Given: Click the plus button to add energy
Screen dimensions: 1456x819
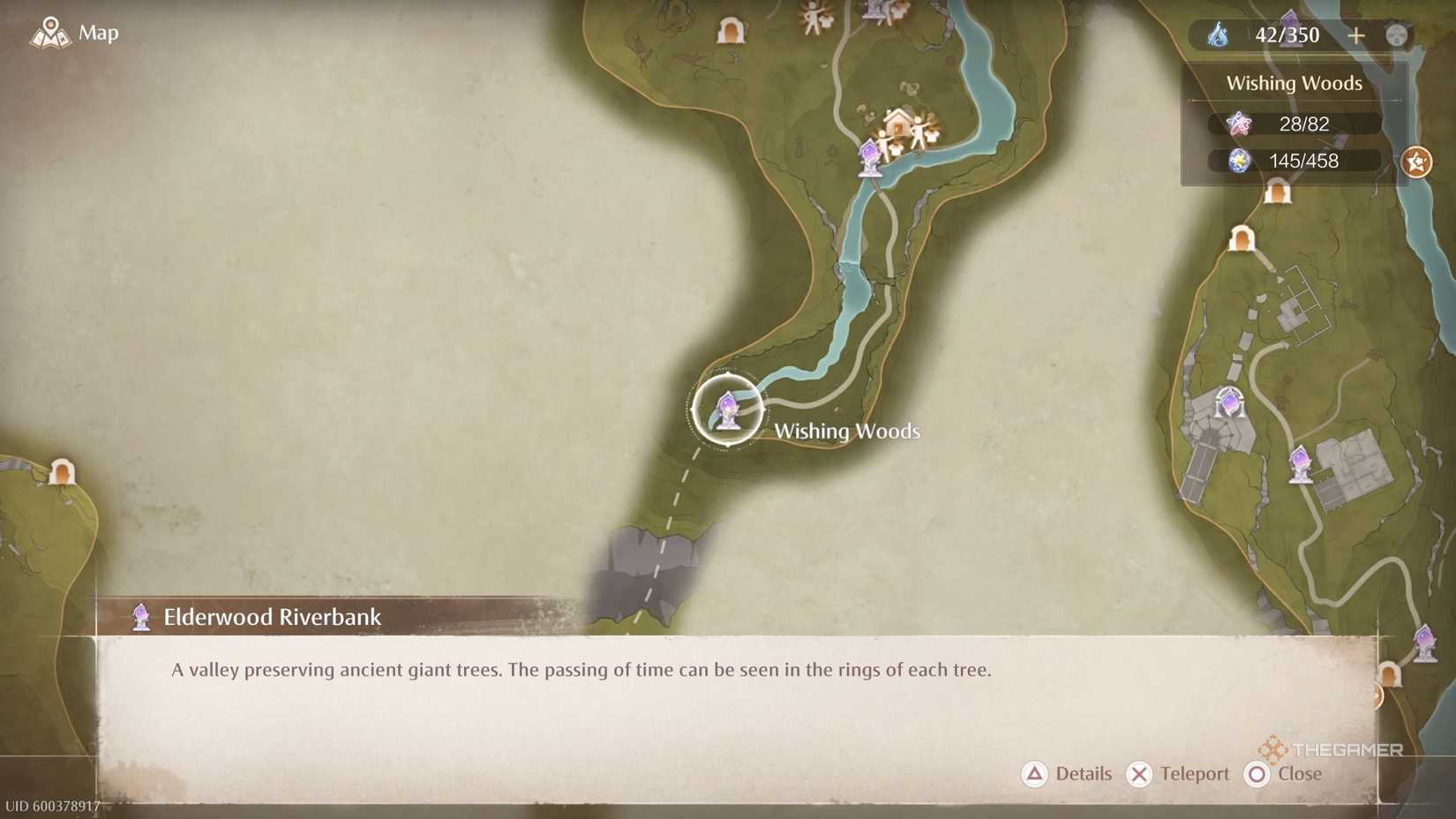Looking at the screenshot, I should pyautogui.click(x=1355, y=35).
